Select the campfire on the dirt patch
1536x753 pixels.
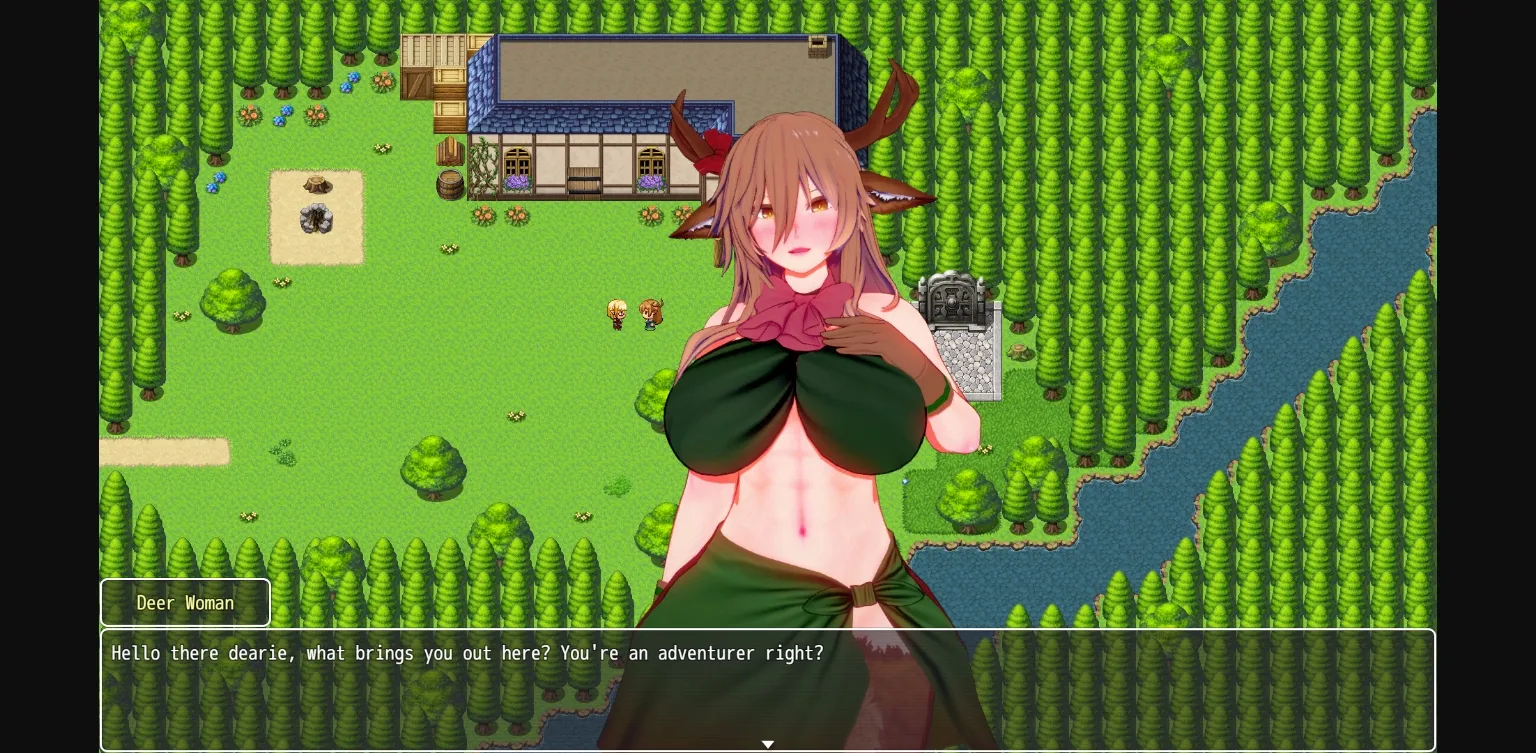coord(316,220)
